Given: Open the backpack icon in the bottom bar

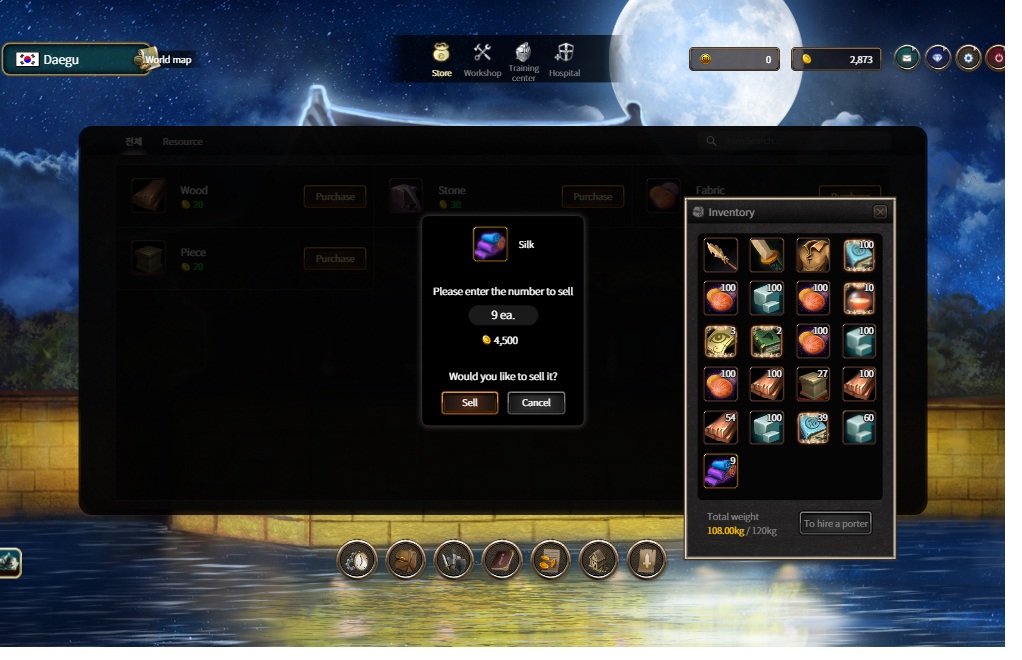Looking at the screenshot, I should tap(406, 560).
